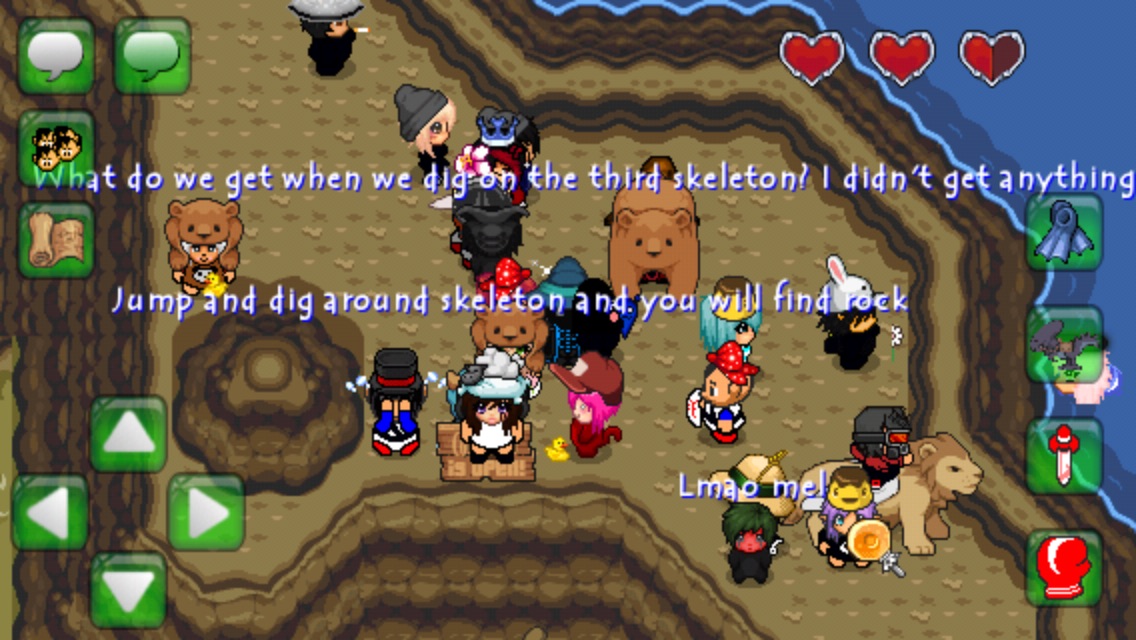
Task: Open the parchment map scroll
Action: pos(56,240)
